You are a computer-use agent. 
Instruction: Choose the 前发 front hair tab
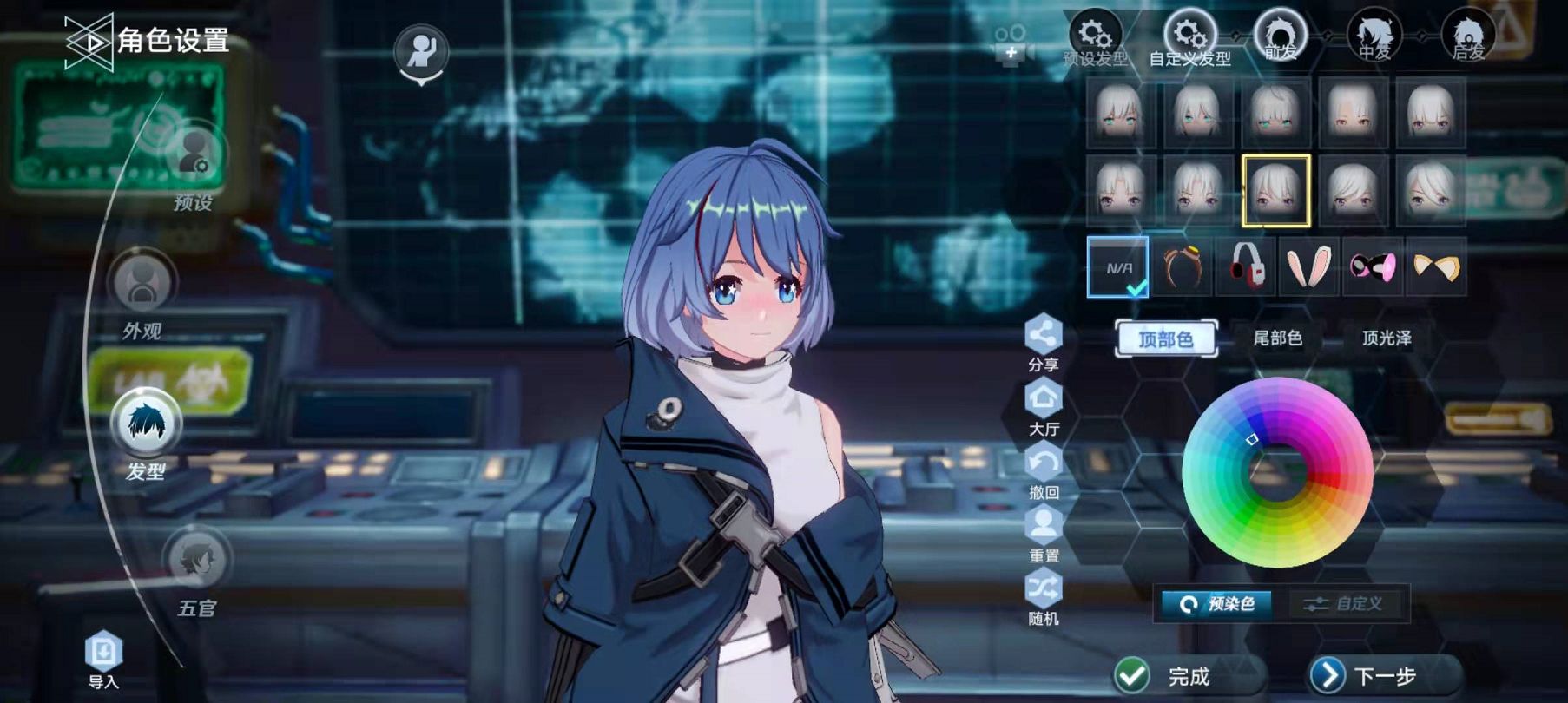pyautogui.click(x=1279, y=36)
